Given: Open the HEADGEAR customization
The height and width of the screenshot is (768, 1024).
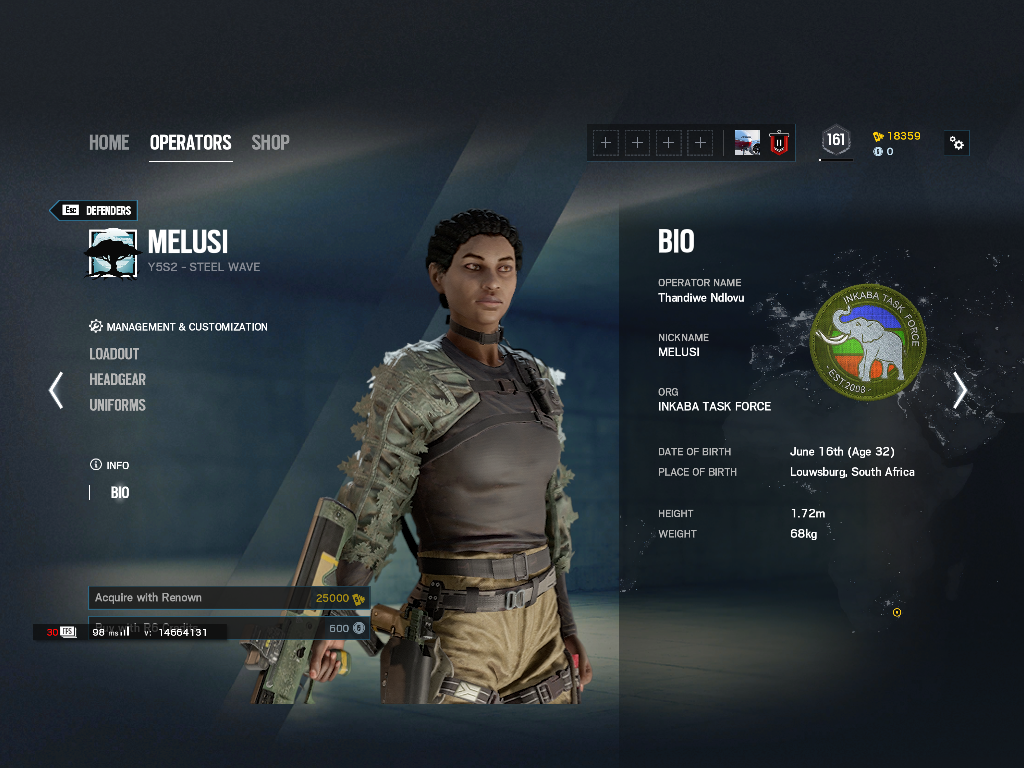Looking at the screenshot, I should point(117,380).
